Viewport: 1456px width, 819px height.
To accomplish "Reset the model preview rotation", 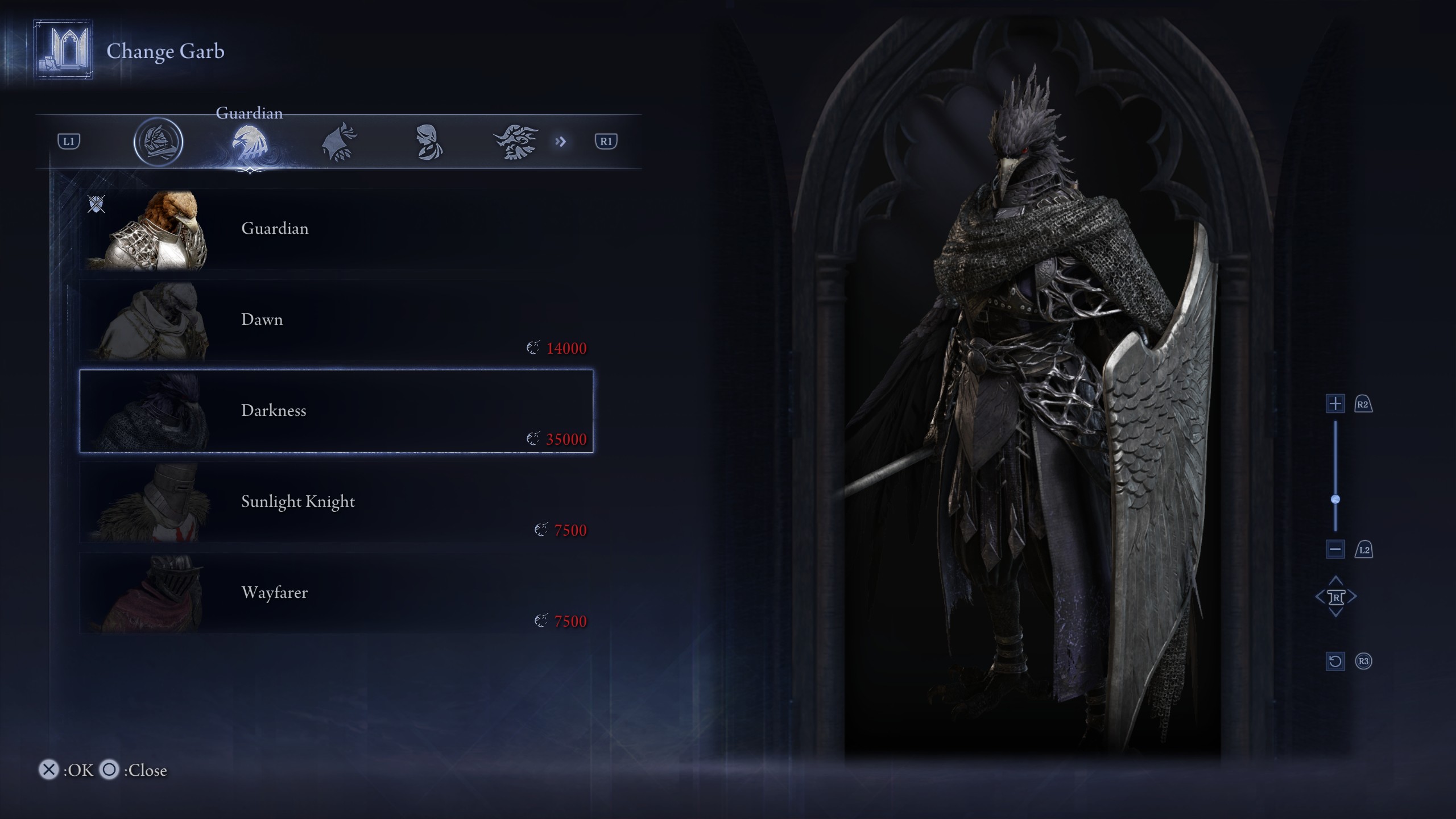I will pyautogui.click(x=1335, y=661).
